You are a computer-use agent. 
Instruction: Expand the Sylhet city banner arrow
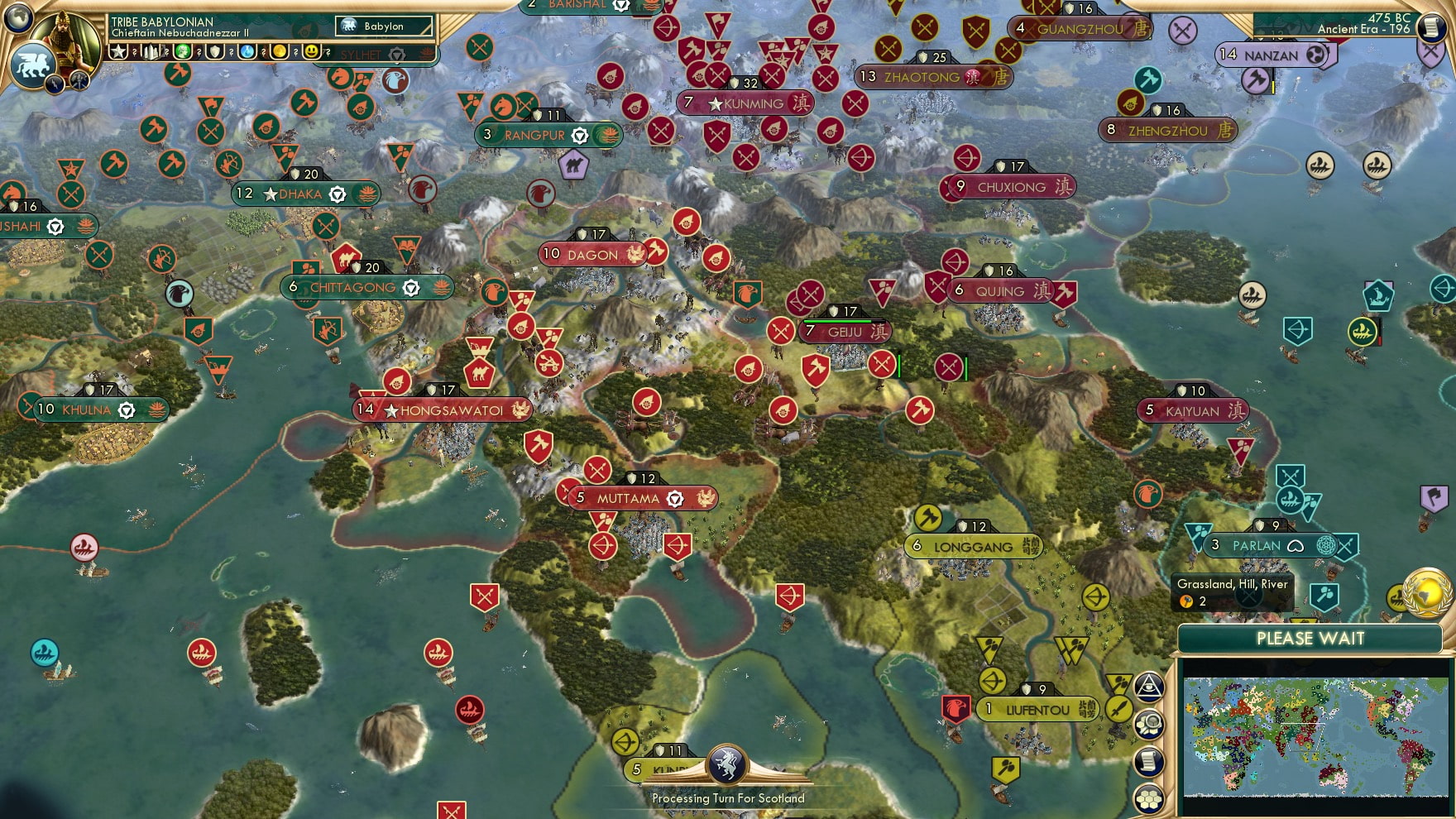click(x=396, y=55)
